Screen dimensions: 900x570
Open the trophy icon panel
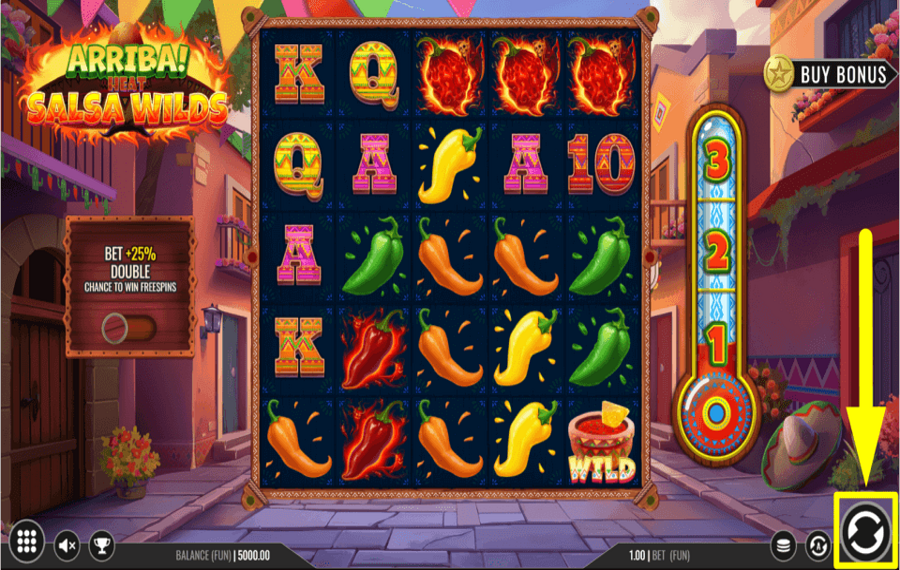click(x=101, y=544)
